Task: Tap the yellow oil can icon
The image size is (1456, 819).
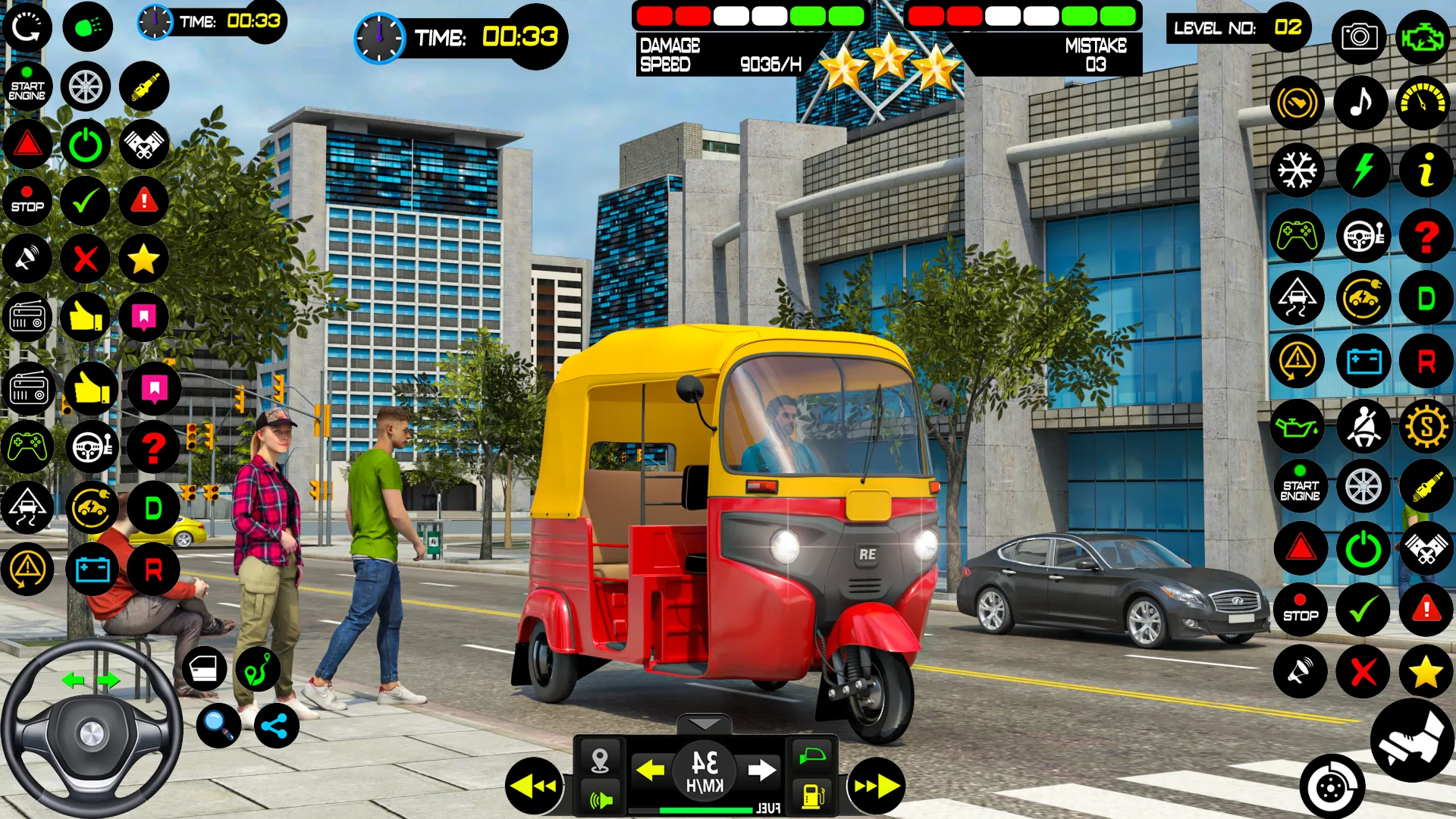Action: tap(1297, 426)
